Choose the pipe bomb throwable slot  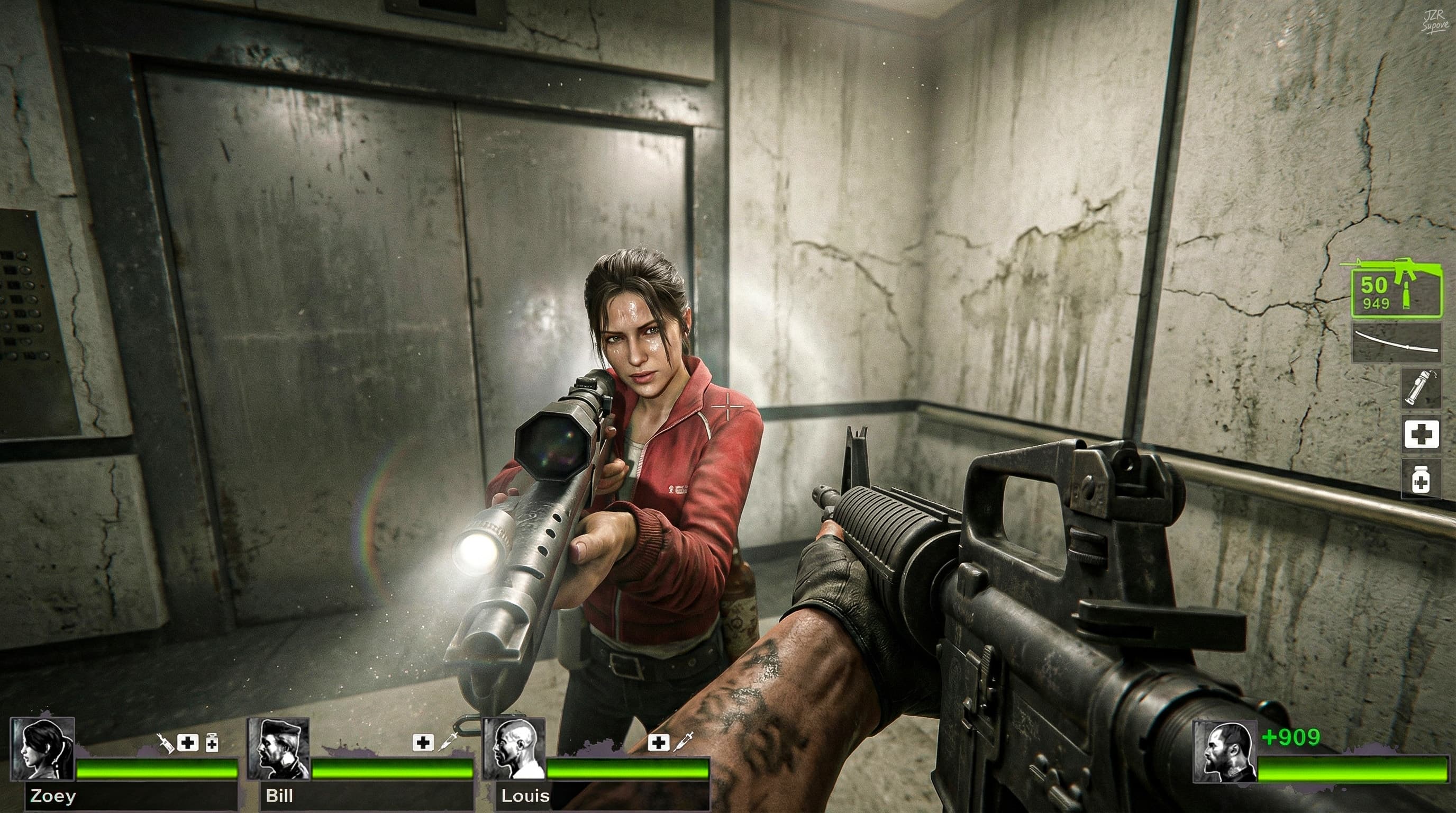1422,388
